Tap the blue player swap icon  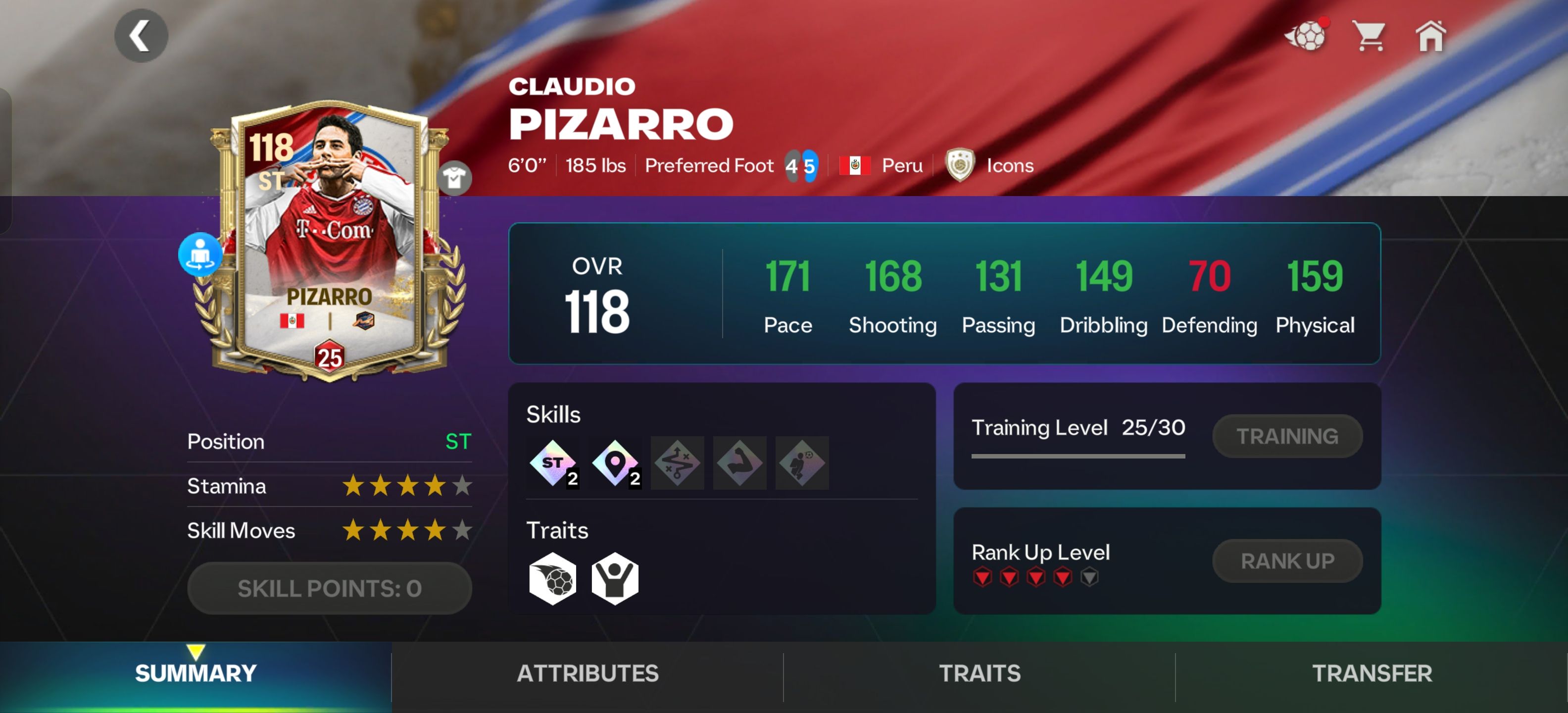pos(199,254)
